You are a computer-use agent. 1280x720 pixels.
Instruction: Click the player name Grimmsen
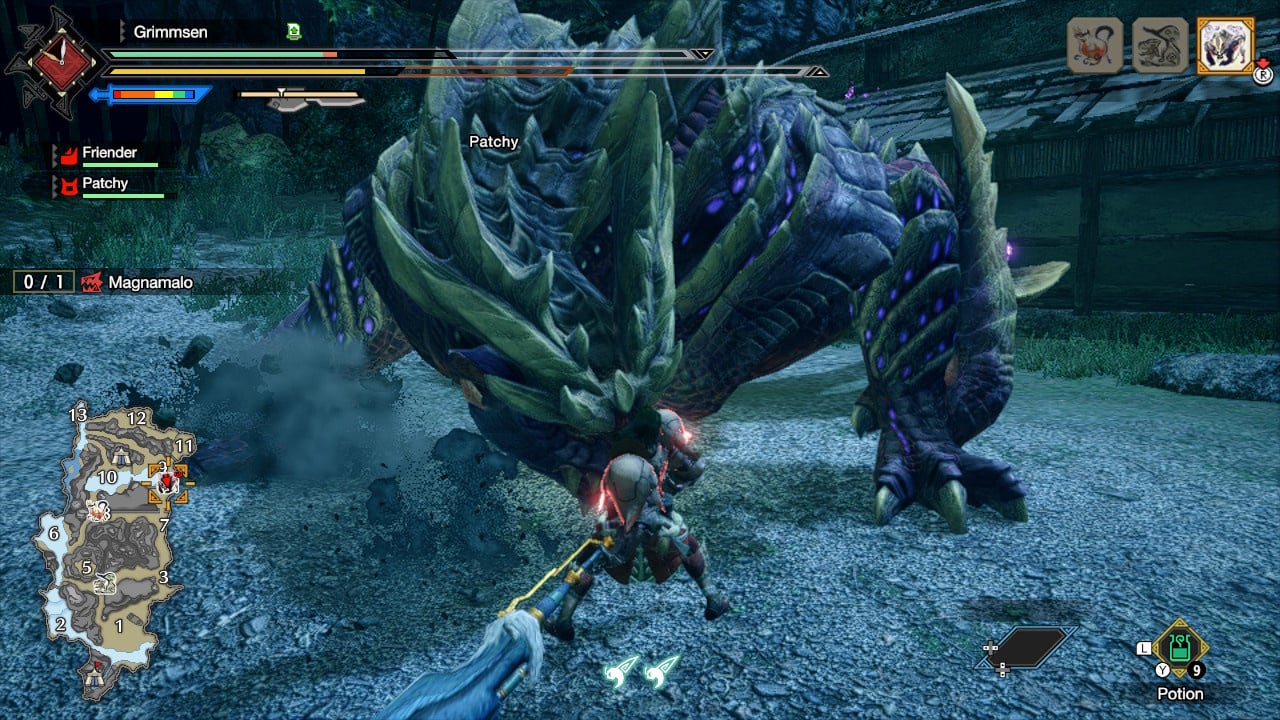pyautogui.click(x=170, y=32)
